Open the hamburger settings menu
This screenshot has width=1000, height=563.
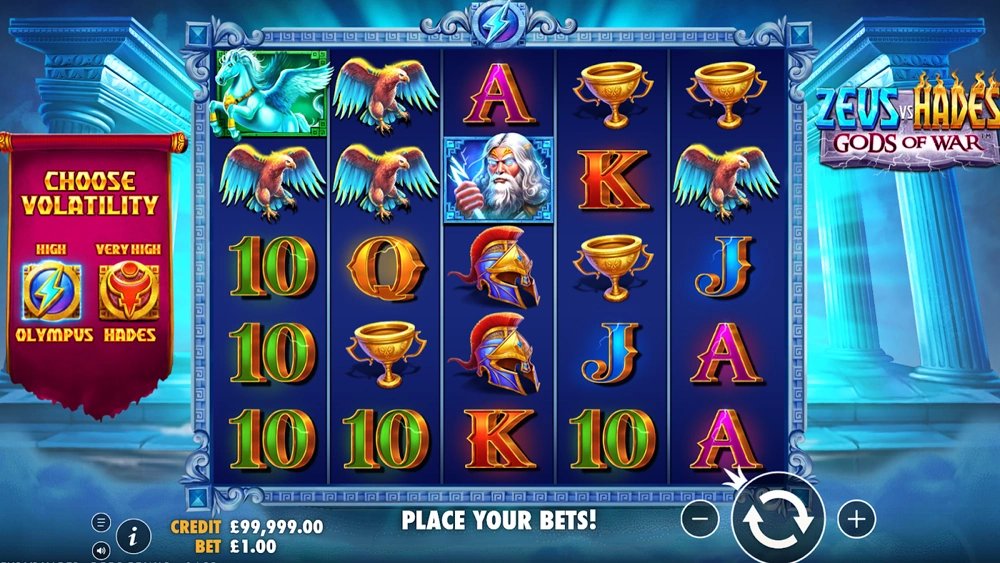pos(101,522)
